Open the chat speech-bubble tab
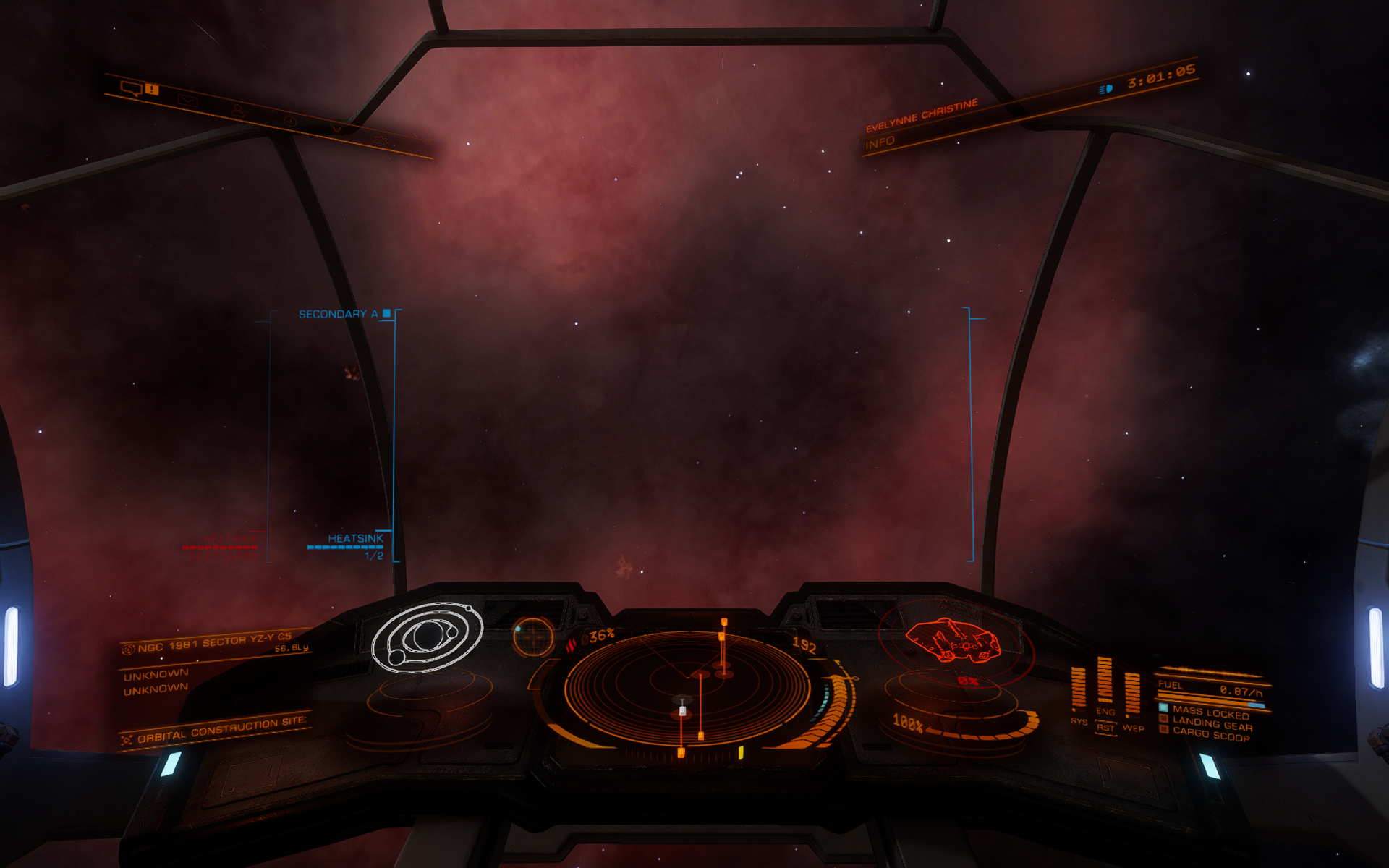Screen dimensions: 1389x868 click(131, 89)
